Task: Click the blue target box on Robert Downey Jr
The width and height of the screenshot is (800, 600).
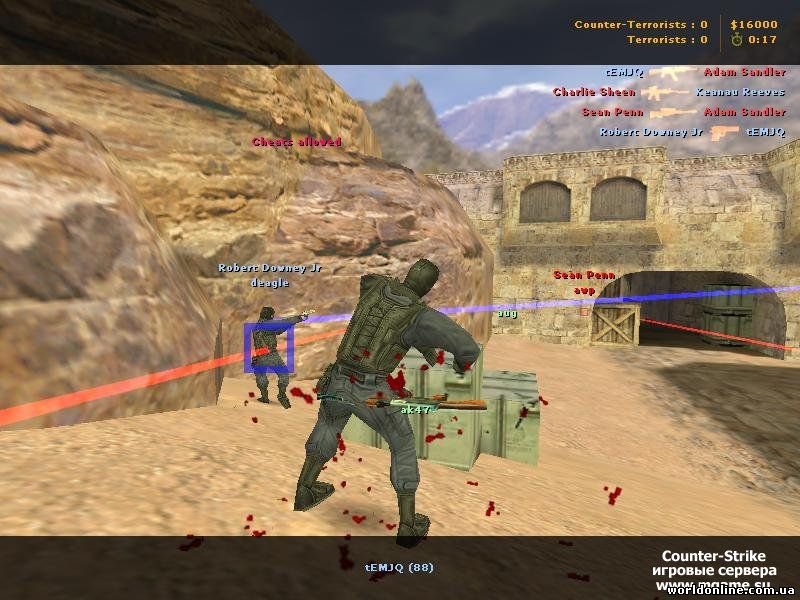Action: 268,348
